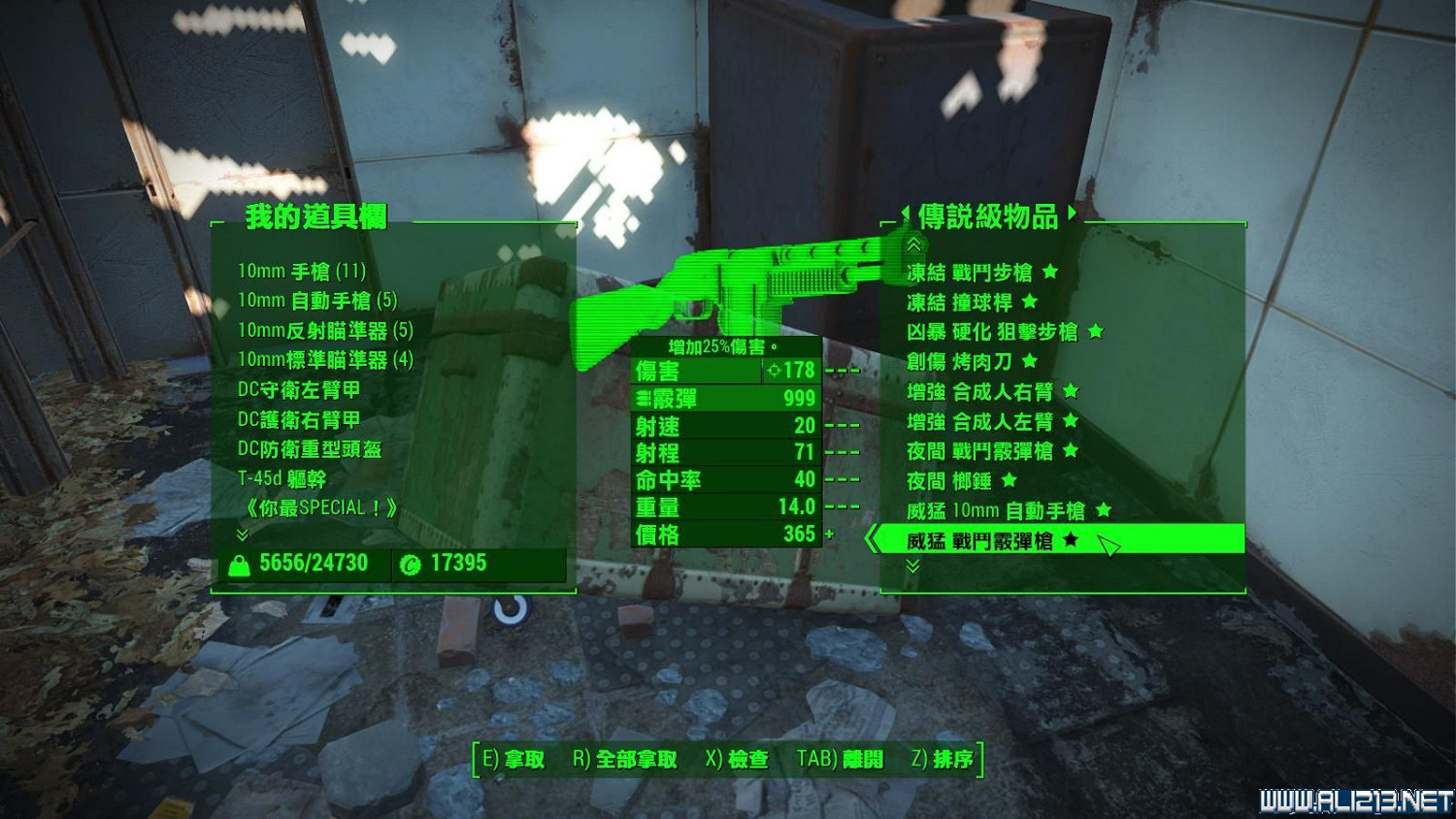Click the star next to 夜間 榔錘
Screen dimensions: 1456x819
[x=1008, y=480]
